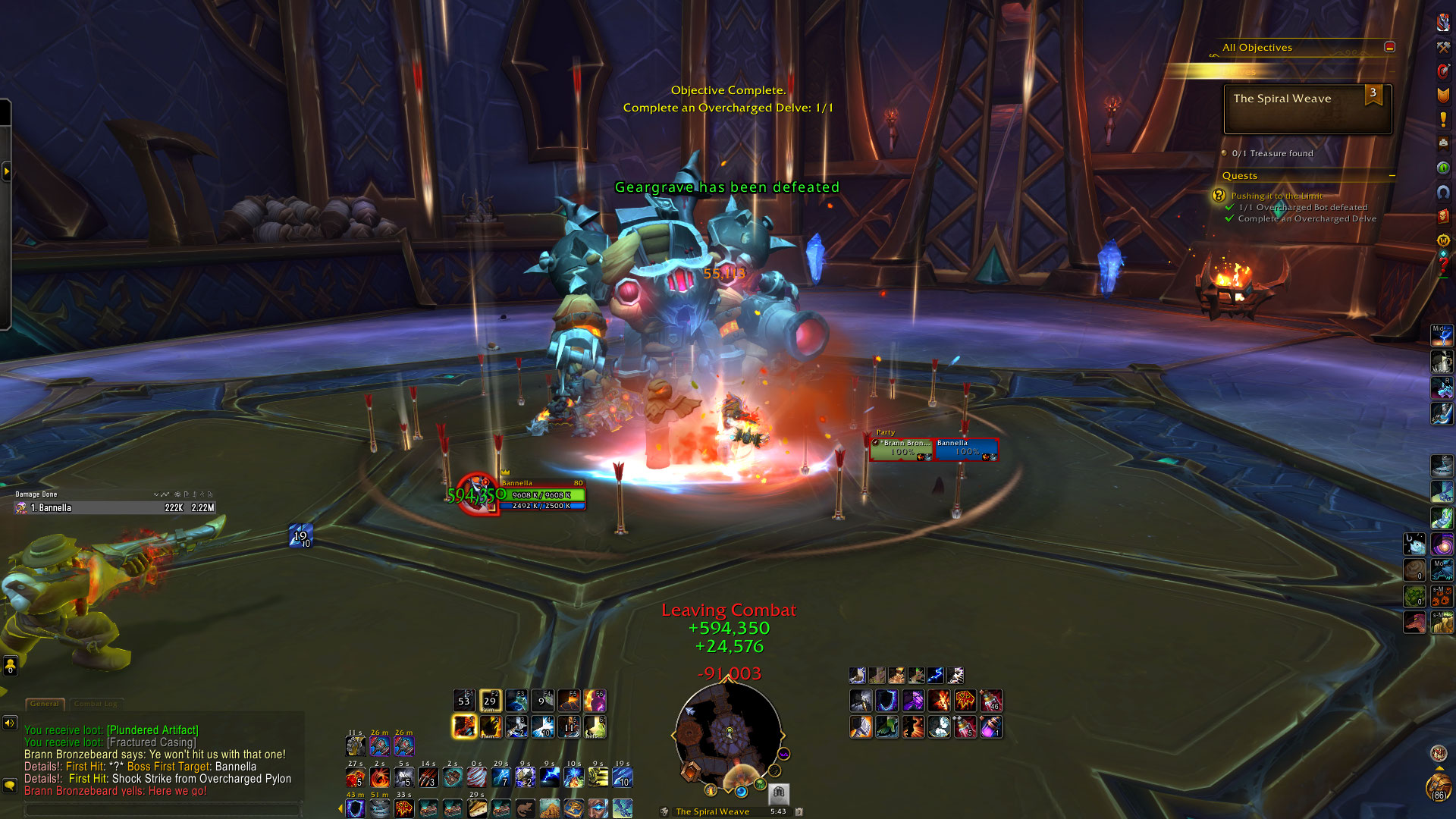The image size is (1456, 819).
Task: Click the yellow exclamation mark micro button
Action: [x=1443, y=119]
